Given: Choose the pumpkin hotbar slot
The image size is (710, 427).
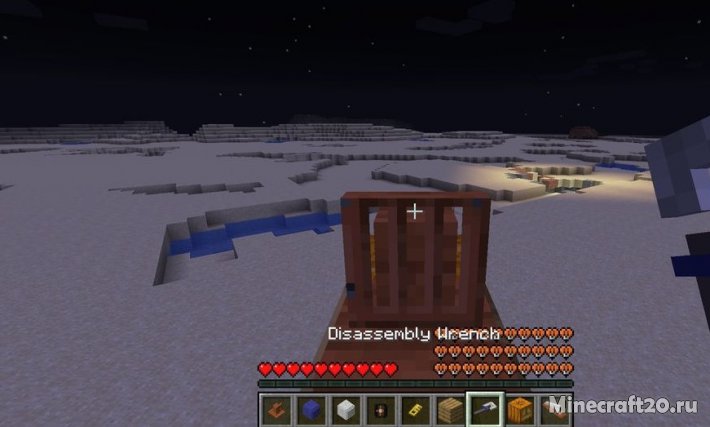Looking at the screenshot, I should pos(518,408).
